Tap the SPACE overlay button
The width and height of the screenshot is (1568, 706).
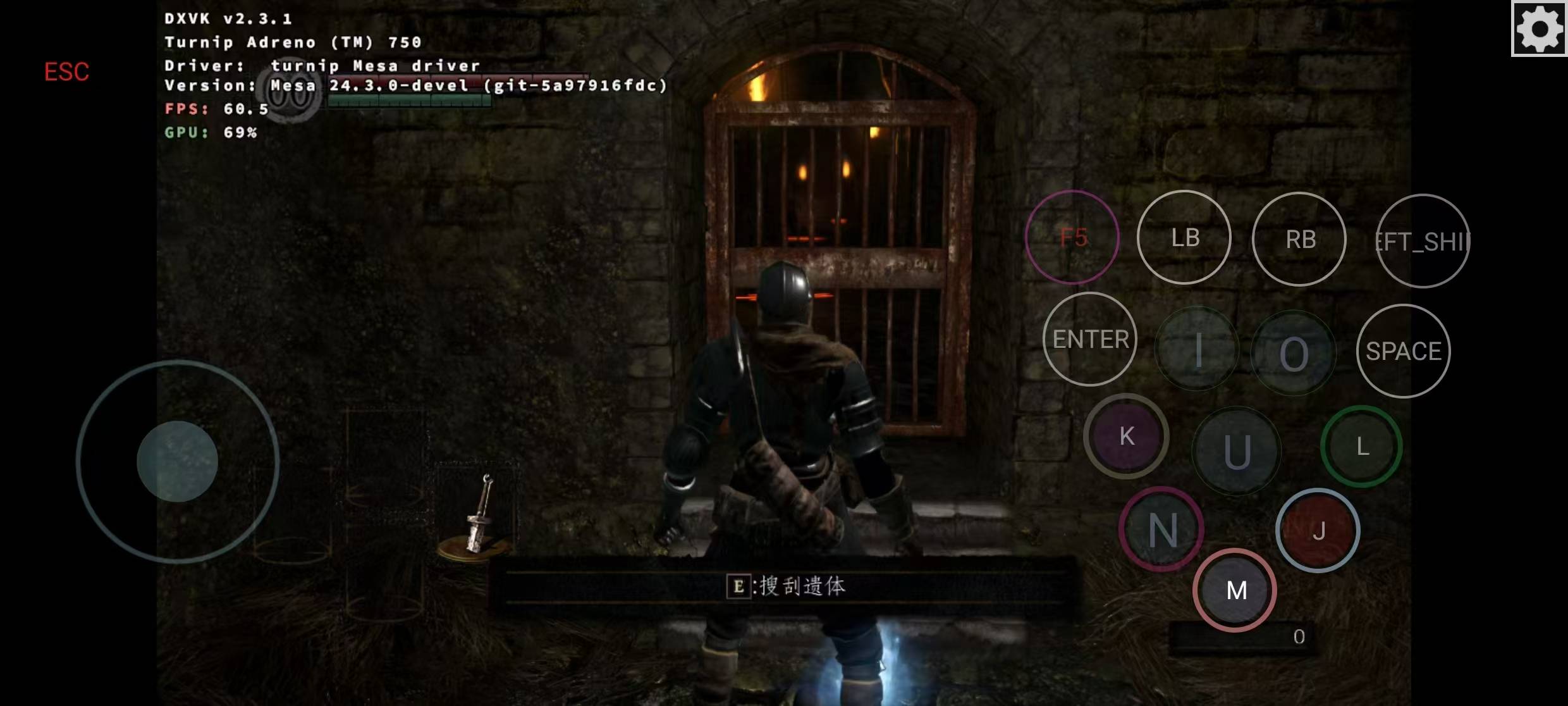click(1403, 351)
